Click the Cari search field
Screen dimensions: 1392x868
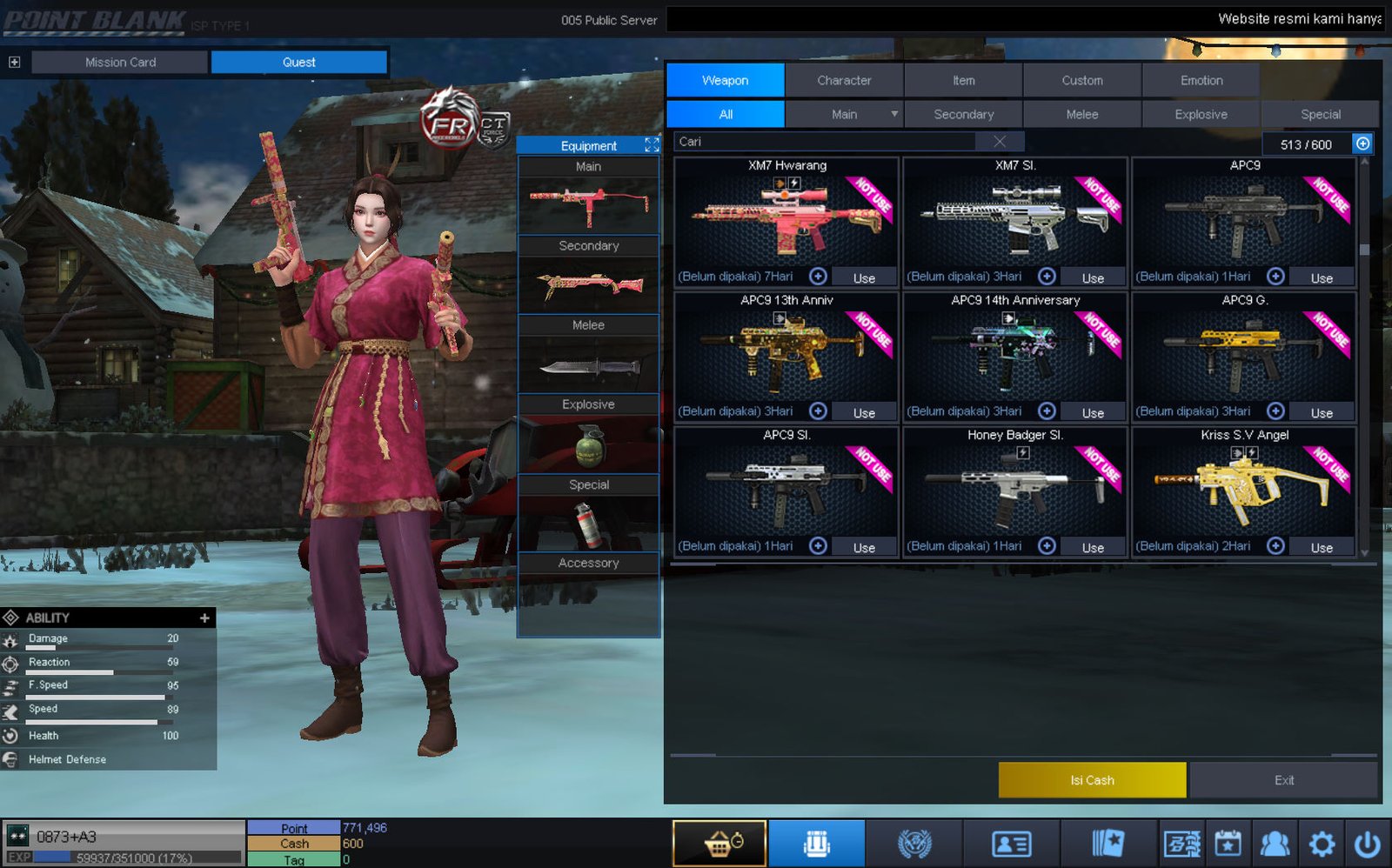click(826, 142)
